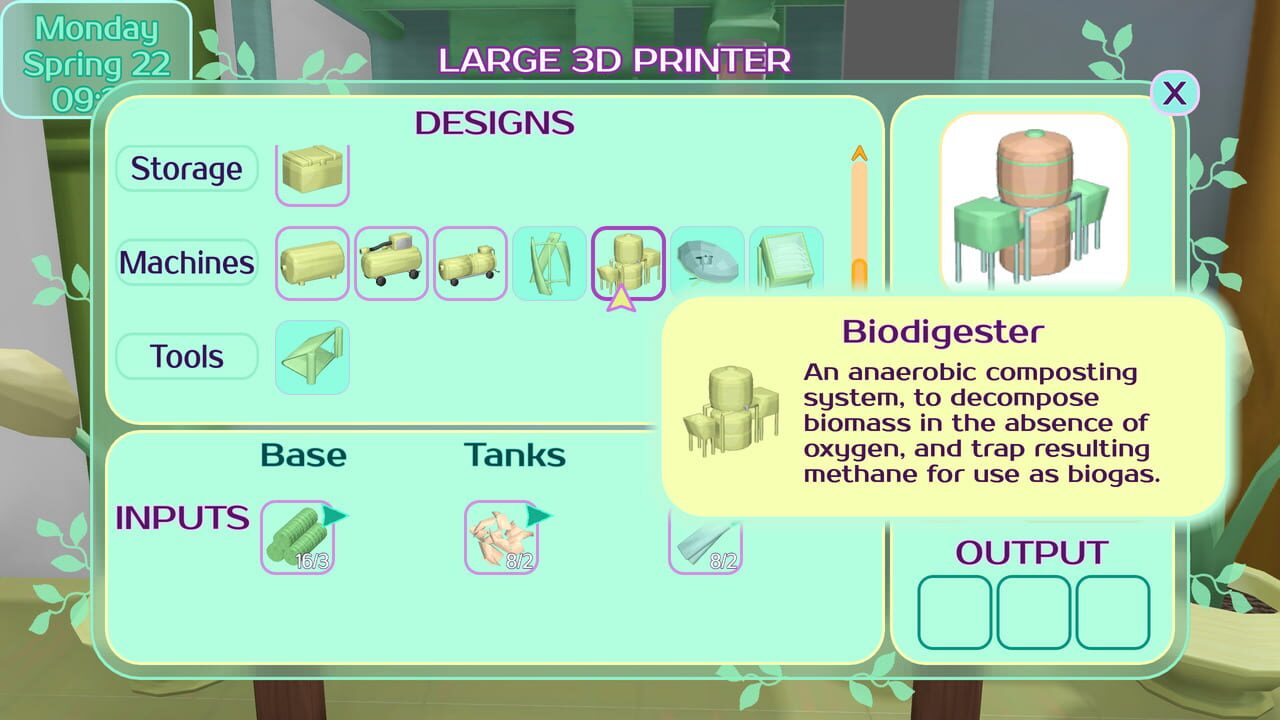The image size is (1280, 720).
Task: Select the satellite dish design
Action: coord(707,263)
